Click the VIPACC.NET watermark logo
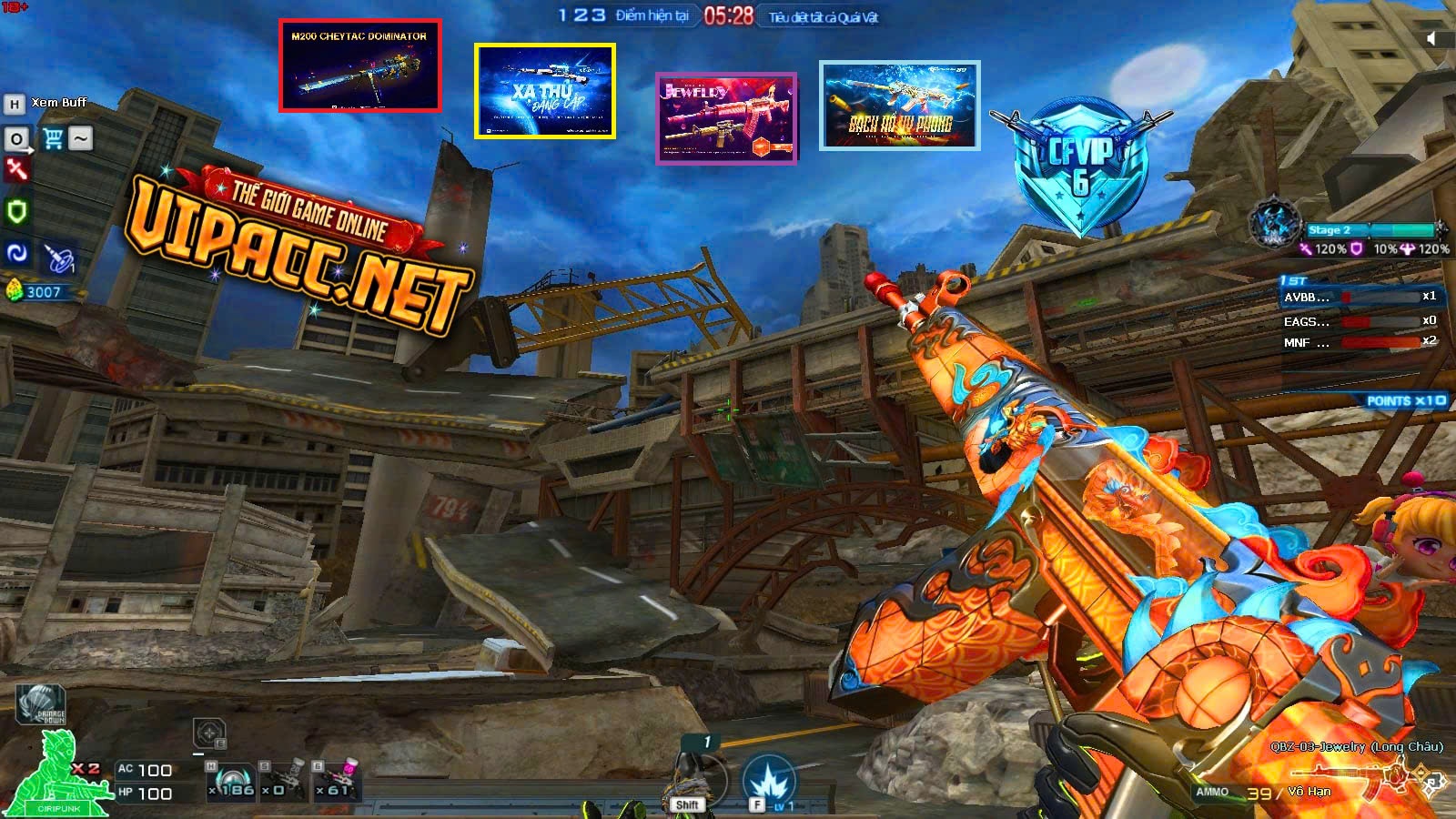This screenshot has width=1456, height=819. (x=300, y=248)
